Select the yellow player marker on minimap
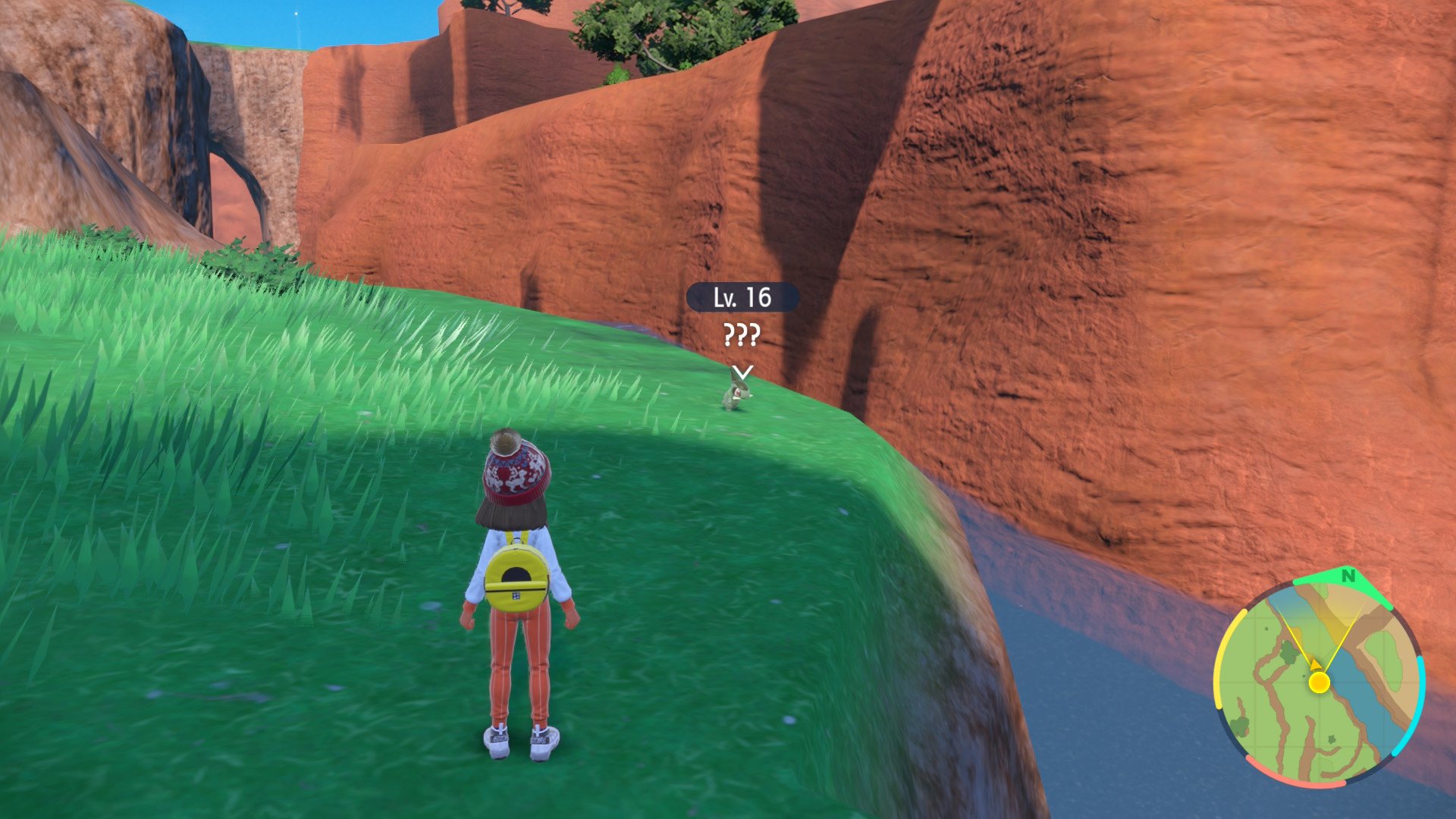Image resolution: width=1456 pixels, height=819 pixels. coord(1319,682)
